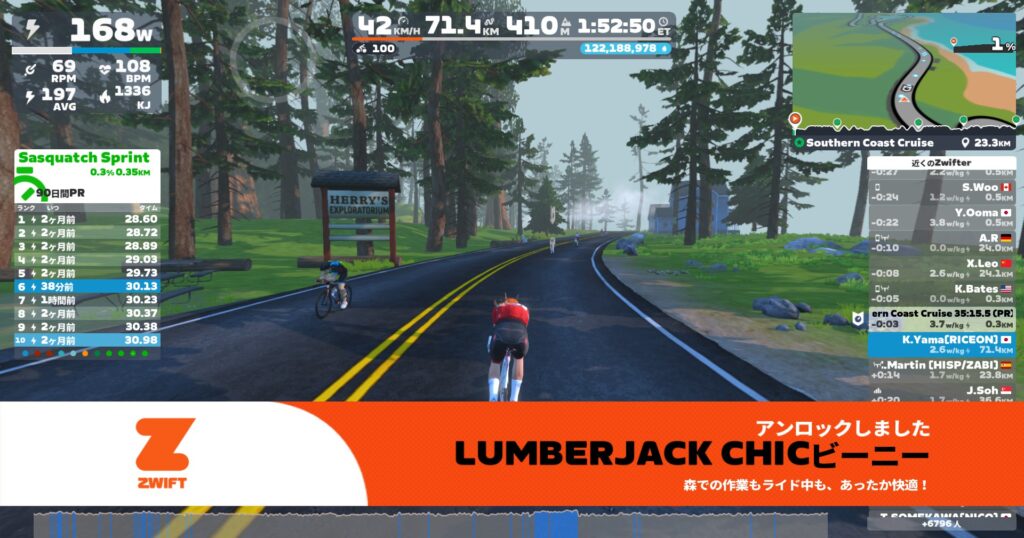Click X.Leo in the riders list
Viewport: 1024px width, 538px height.
pos(941,268)
